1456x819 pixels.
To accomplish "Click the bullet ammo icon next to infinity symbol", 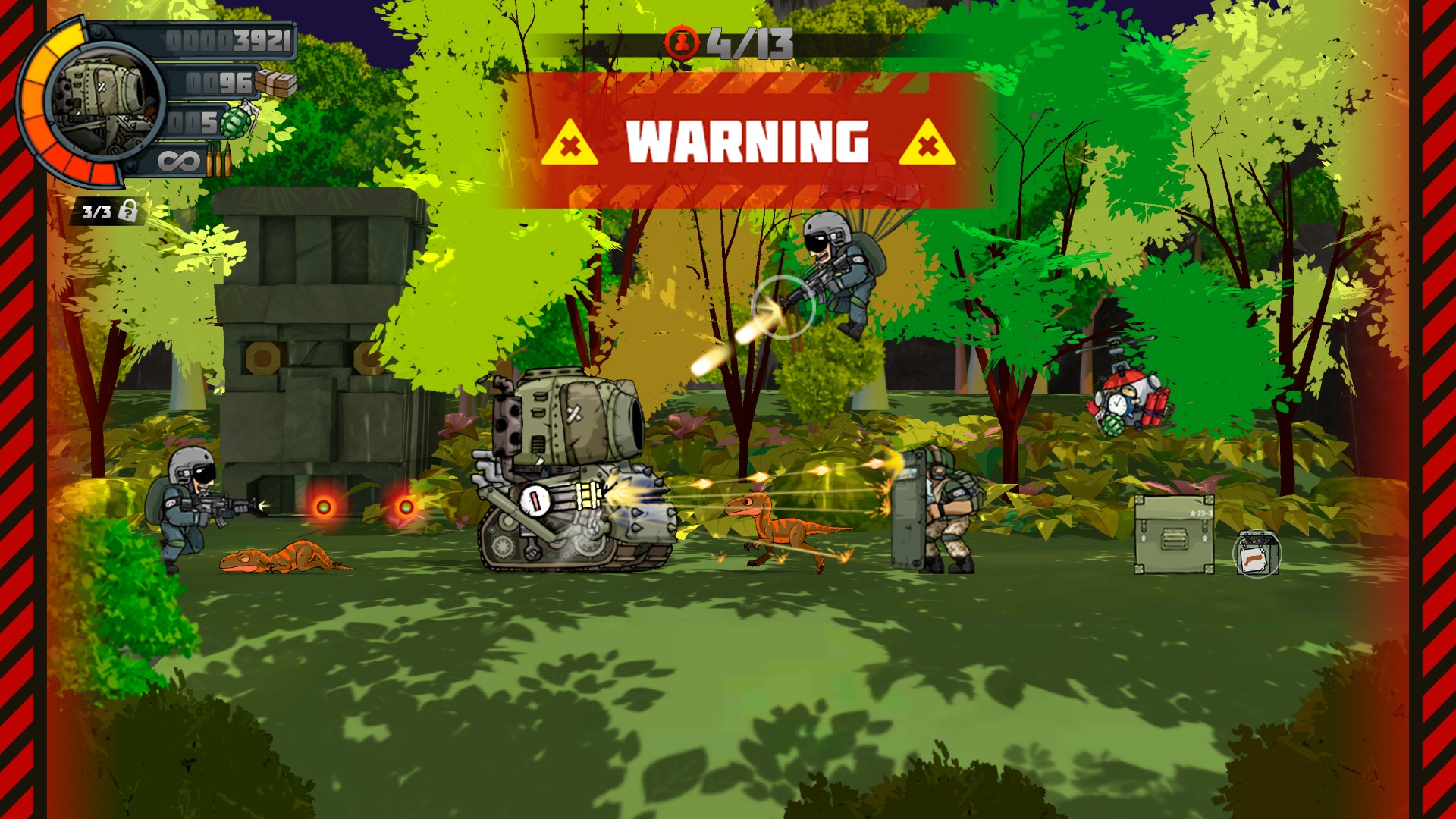I will (220, 161).
